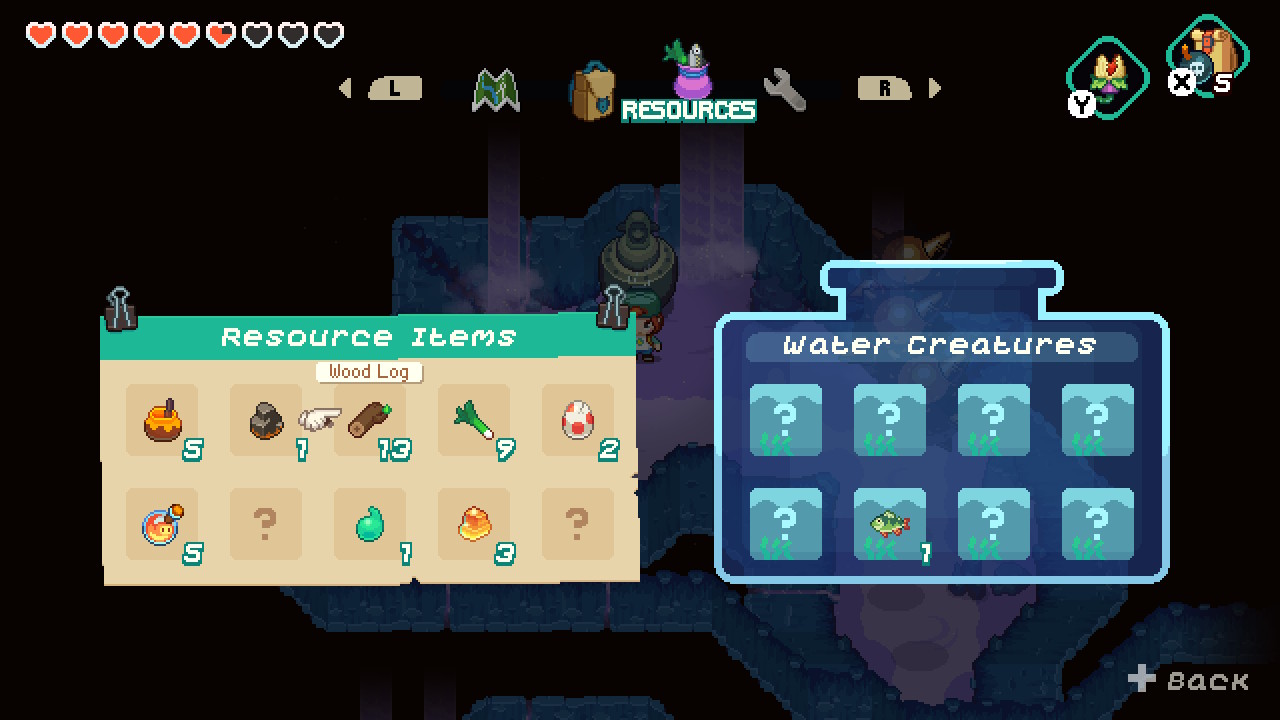1280x720 pixels.
Task: Open the wrench settings tab
Action: tap(785, 90)
